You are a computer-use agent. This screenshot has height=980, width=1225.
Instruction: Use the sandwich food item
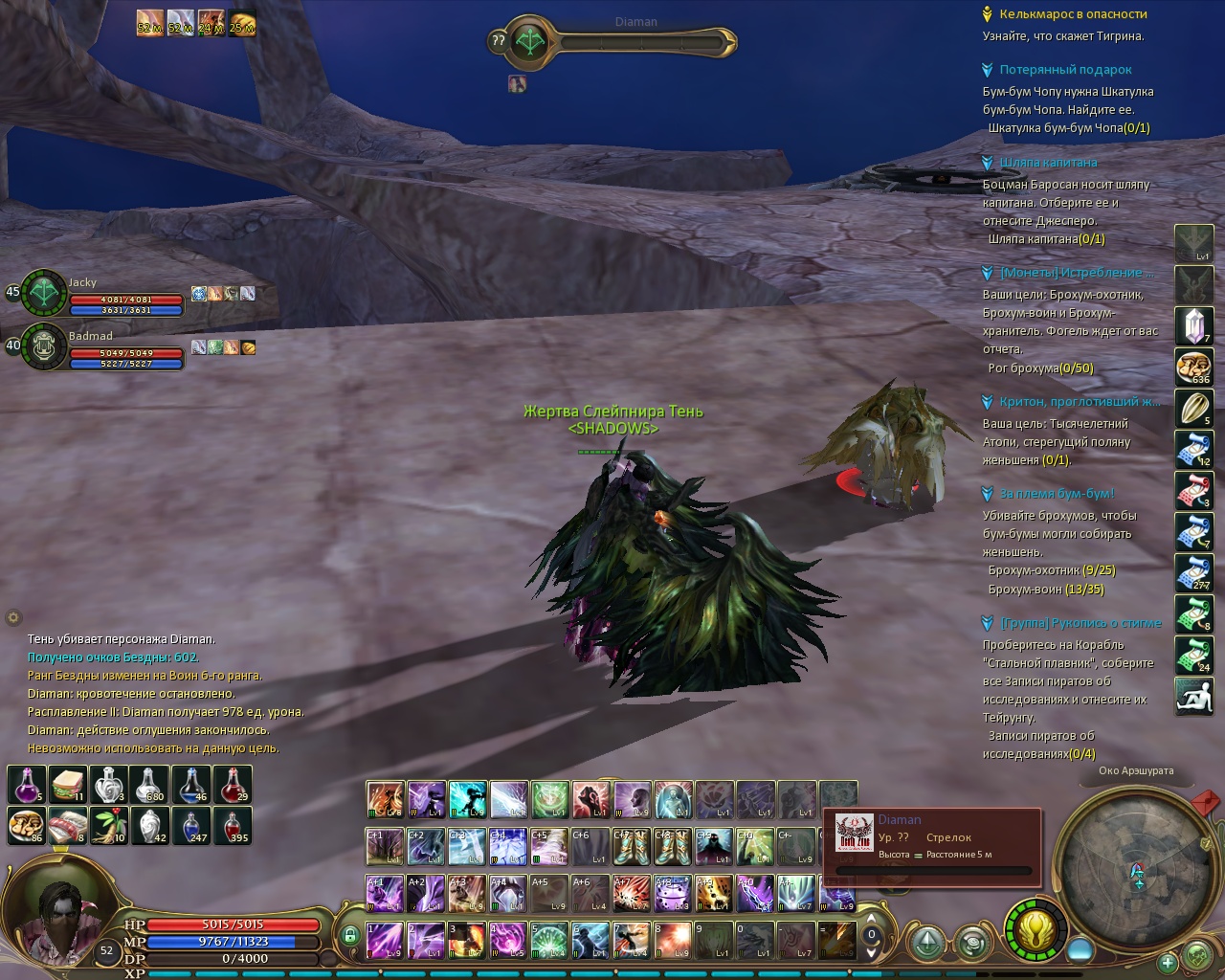68,785
